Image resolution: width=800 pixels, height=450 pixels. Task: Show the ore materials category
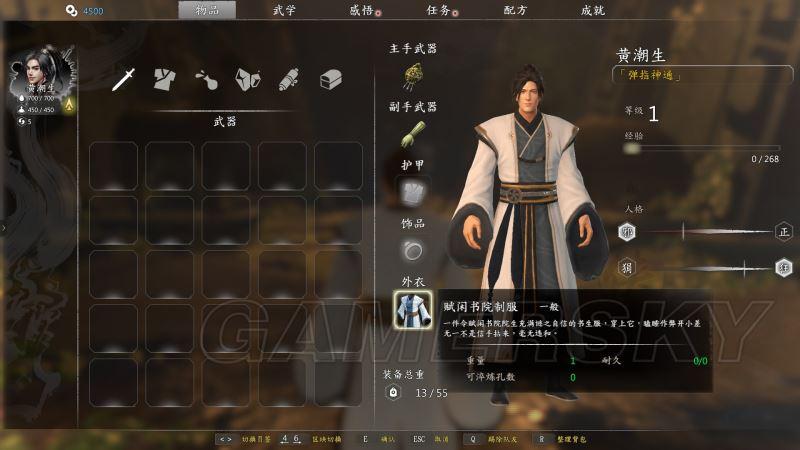[248, 79]
